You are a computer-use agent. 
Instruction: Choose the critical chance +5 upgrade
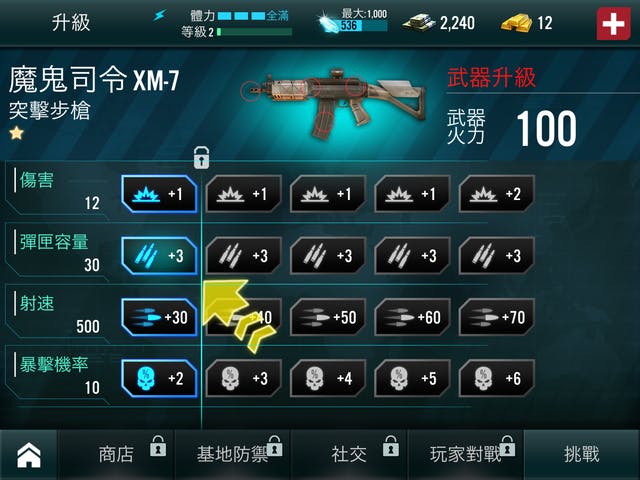[x=412, y=378]
